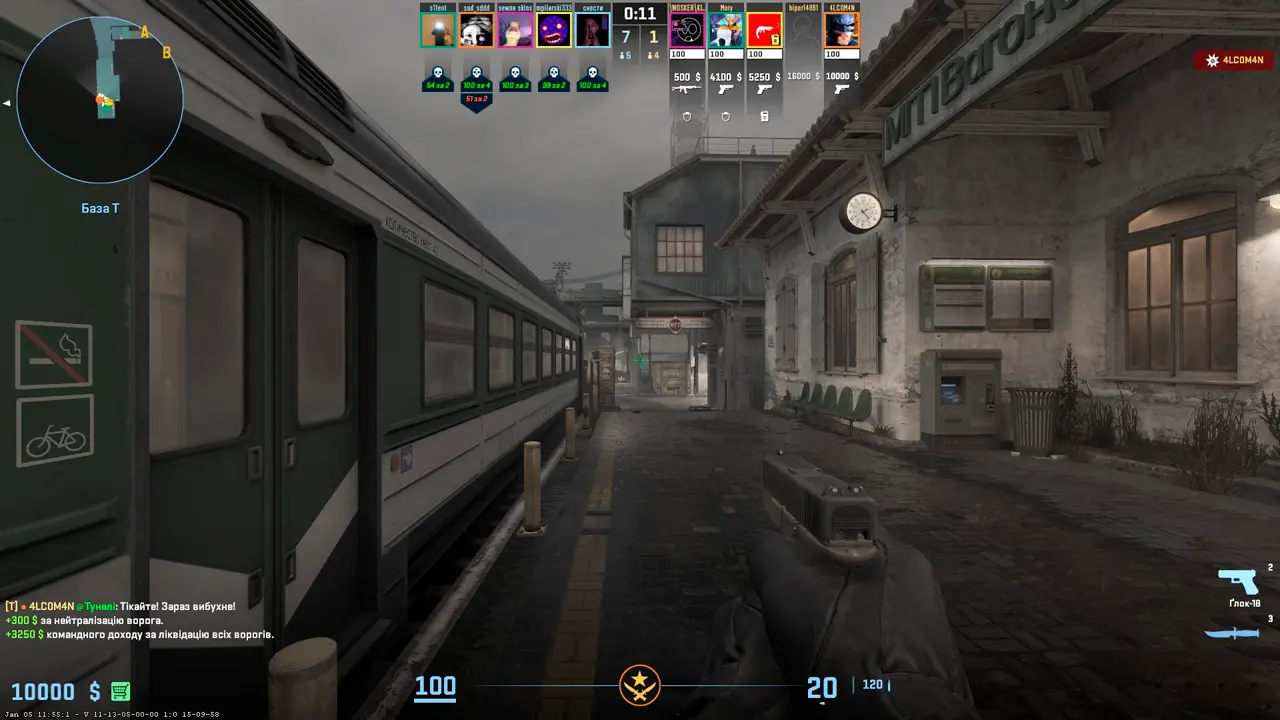Select the Glock-18 weapon slot

[x=1238, y=582]
